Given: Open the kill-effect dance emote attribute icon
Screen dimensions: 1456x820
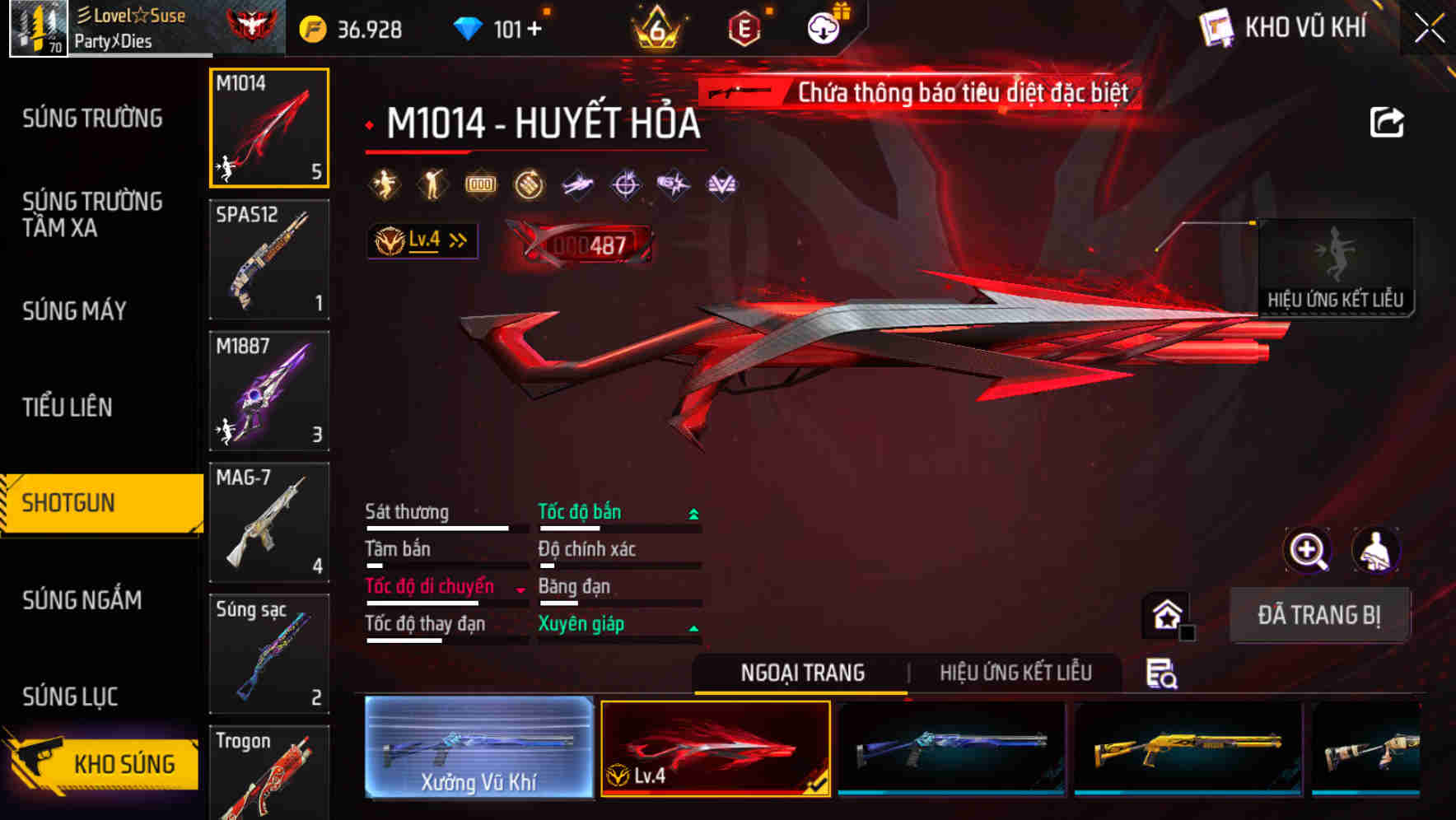Looking at the screenshot, I should [x=384, y=184].
